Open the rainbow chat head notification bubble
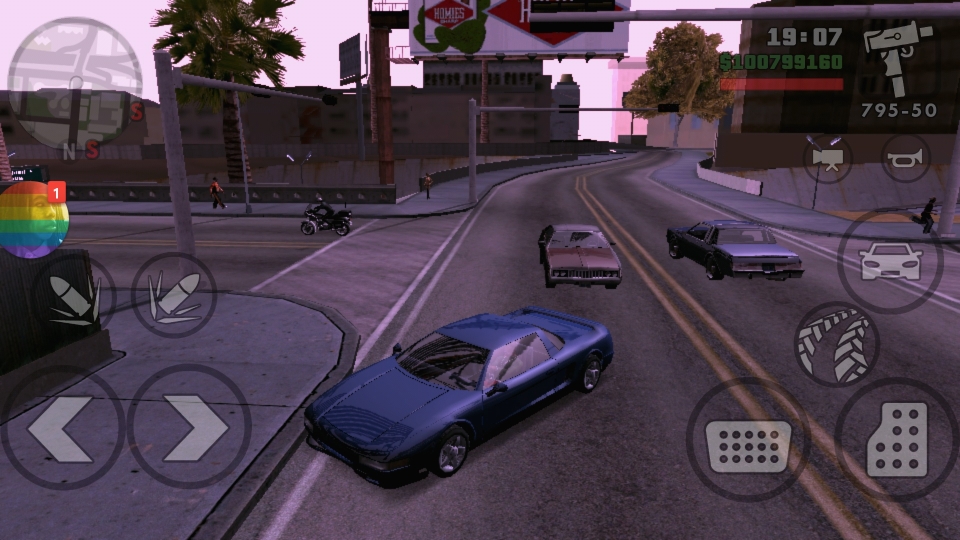This screenshot has width=960, height=540. coord(34,220)
